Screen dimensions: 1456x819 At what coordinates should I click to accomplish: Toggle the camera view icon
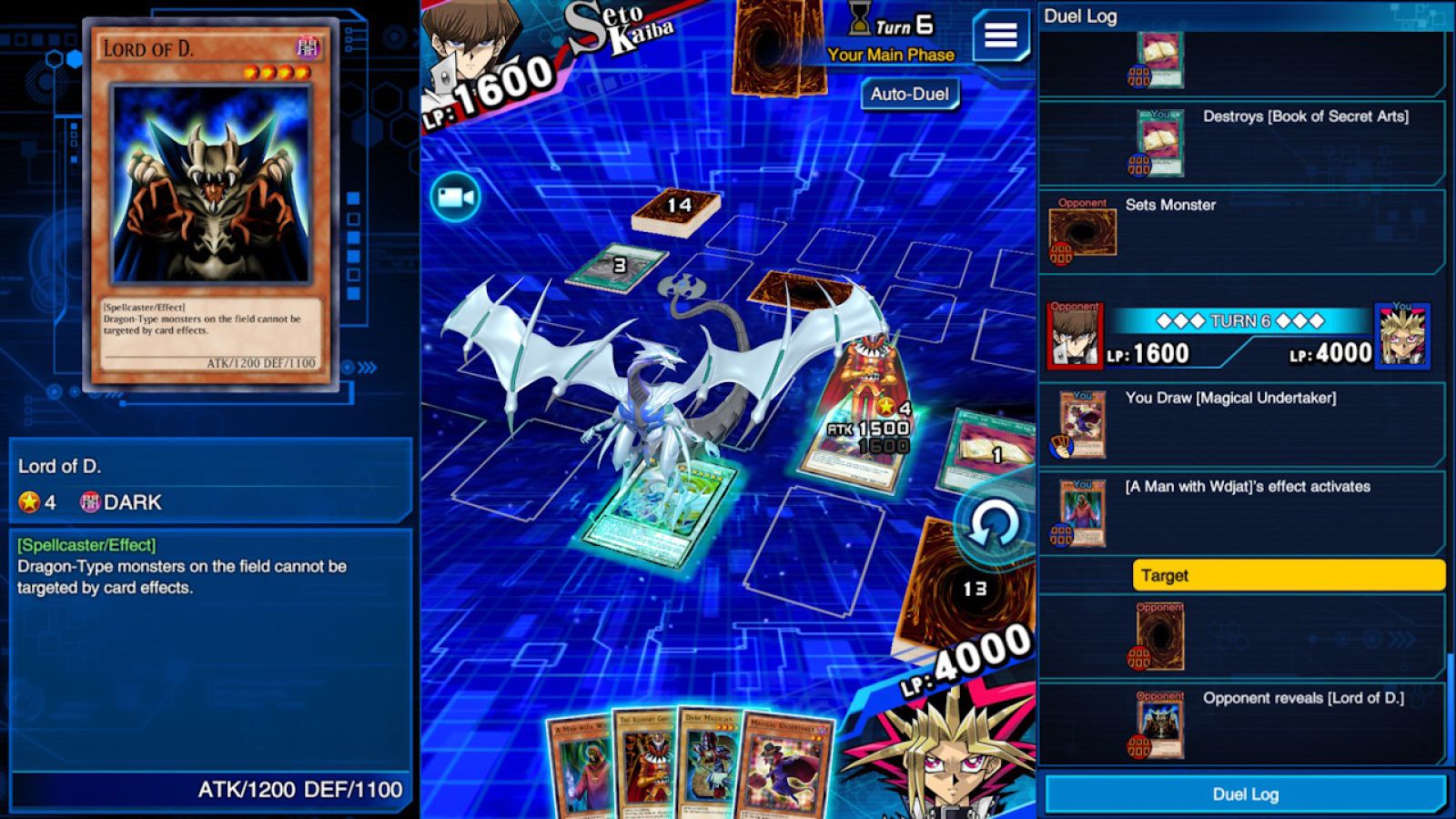click(455, 197)
